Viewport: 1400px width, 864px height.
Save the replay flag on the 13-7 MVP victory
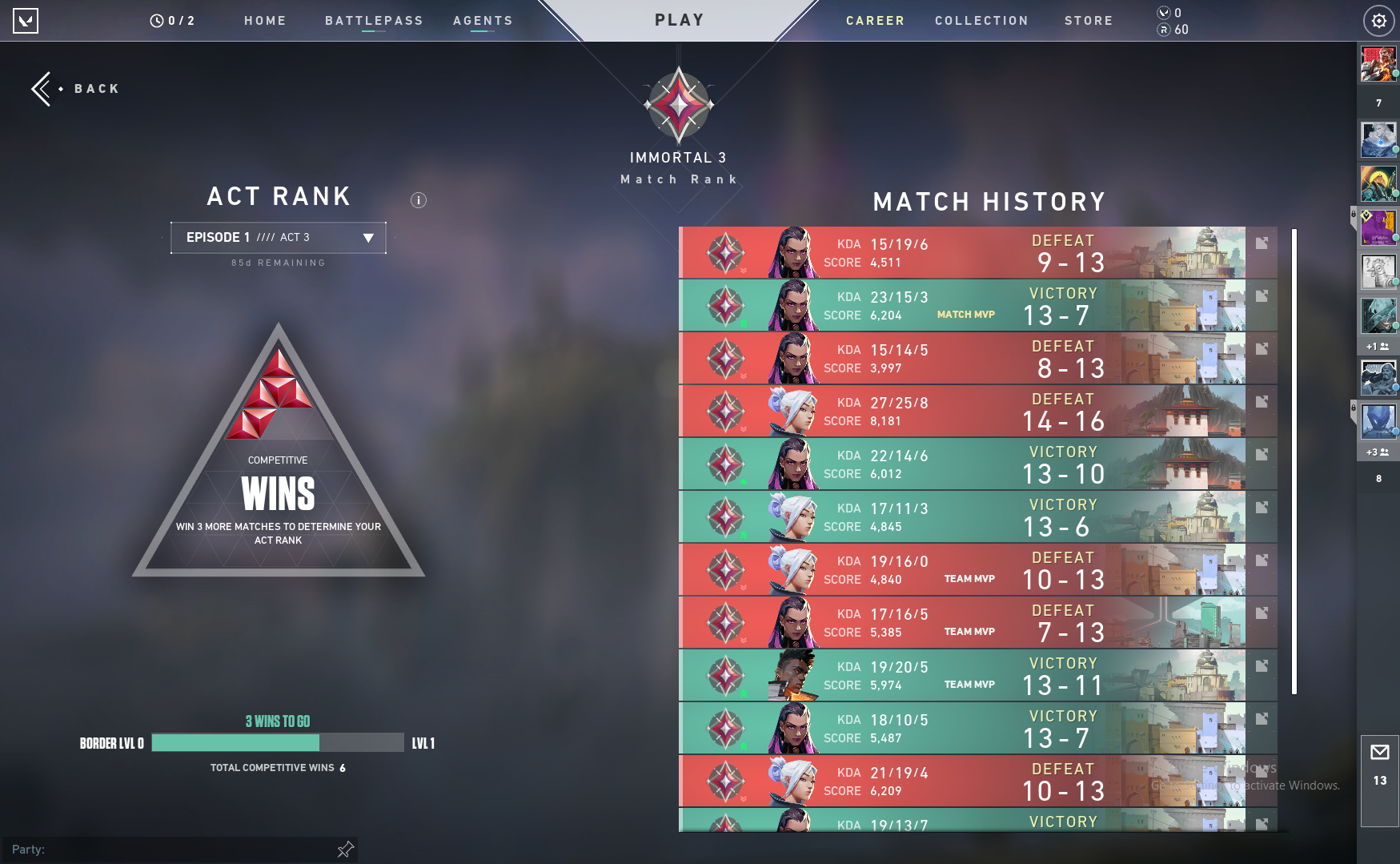click(x=1262, y=295)
